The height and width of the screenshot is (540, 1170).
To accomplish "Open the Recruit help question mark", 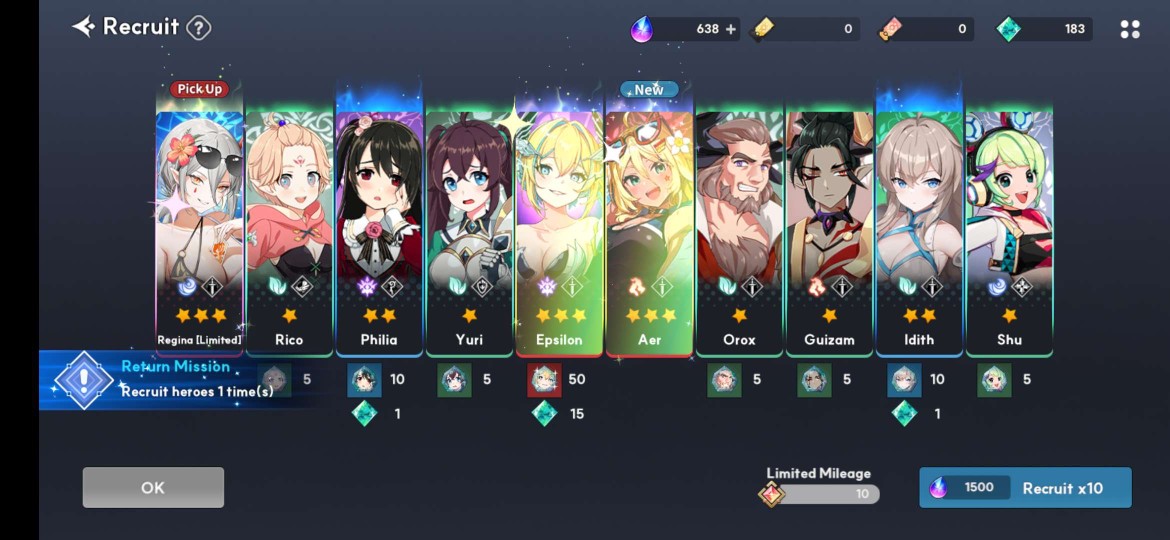I will pyautogui.click(x=199, y=27).
